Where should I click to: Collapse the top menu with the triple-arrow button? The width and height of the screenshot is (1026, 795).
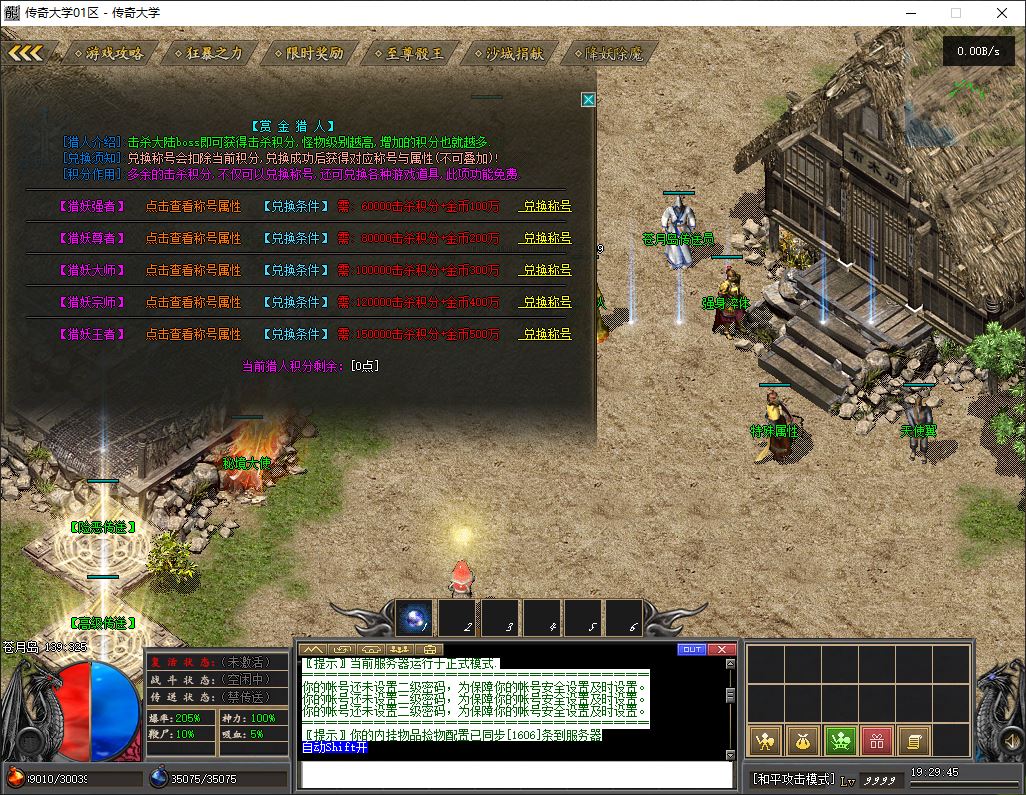(26, 53)
